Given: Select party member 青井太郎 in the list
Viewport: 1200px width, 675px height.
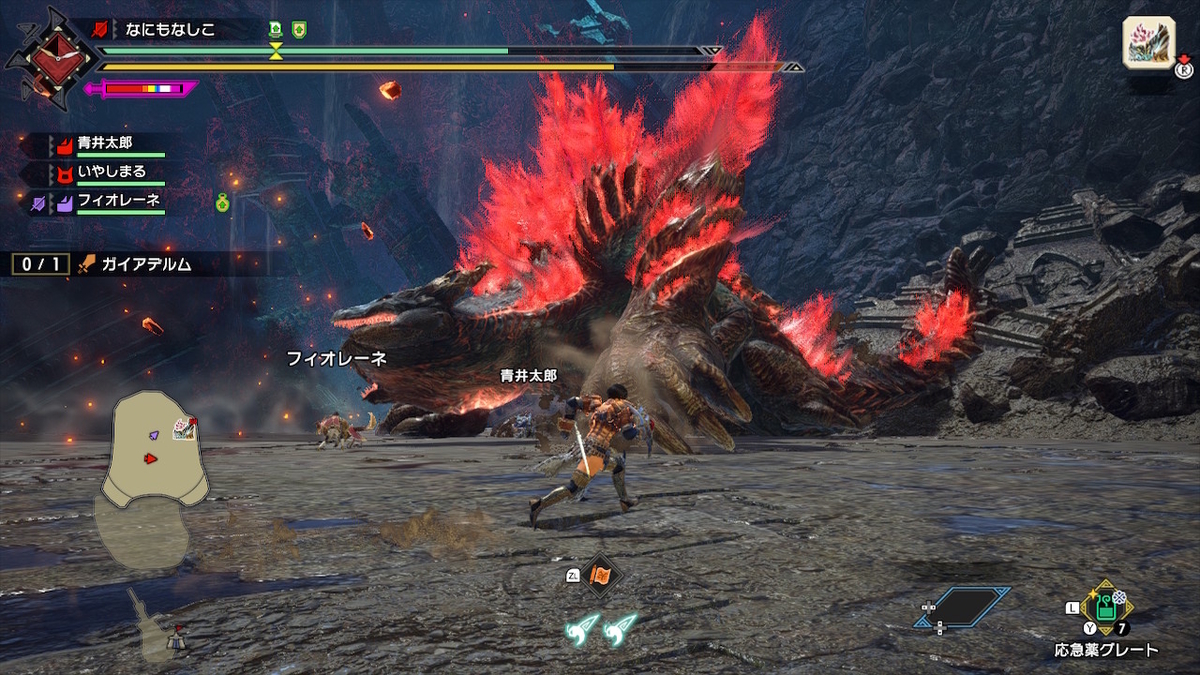Looking at the screenshot, I should [x=104, y=143].
